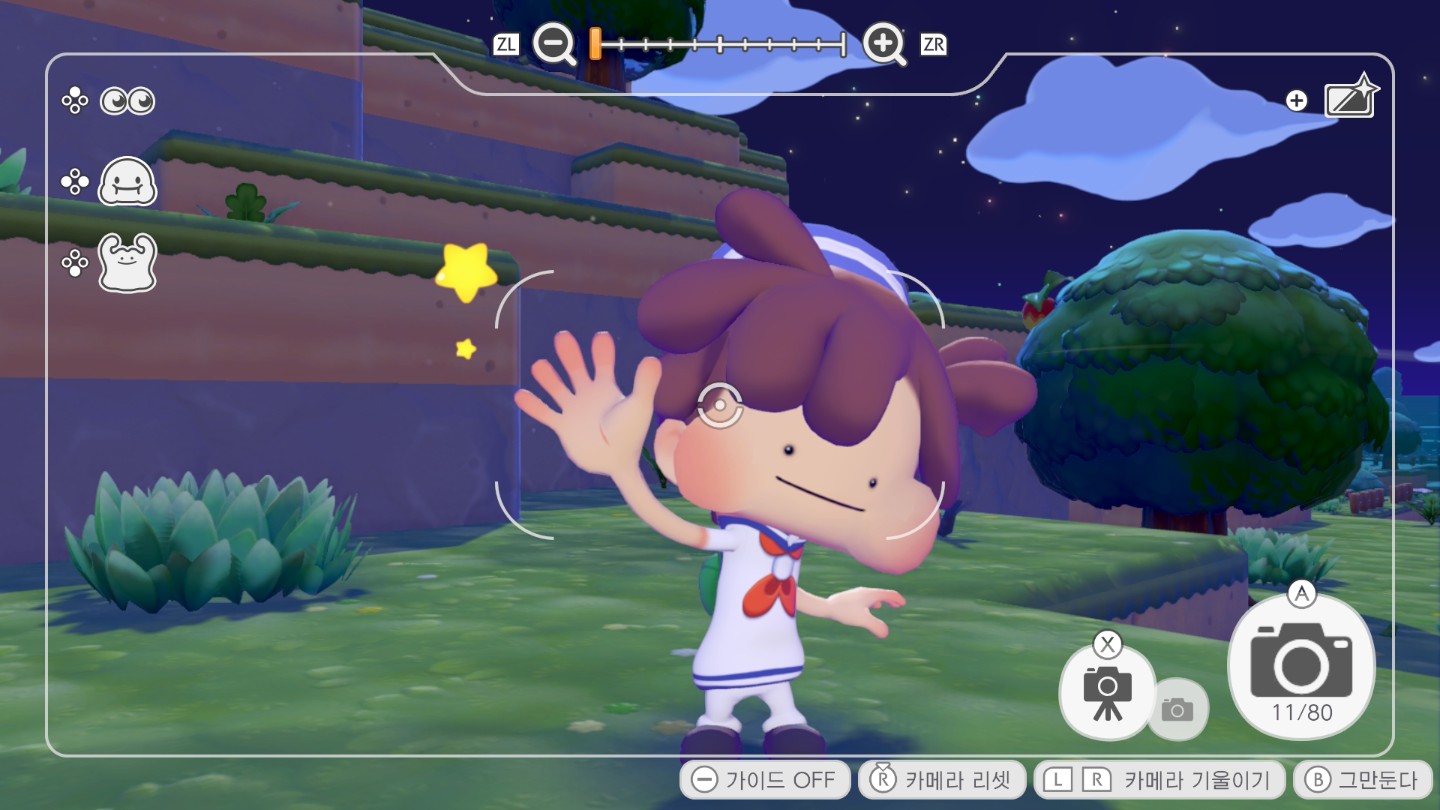Select the eyes expression icon
This screenshot has width=1440, height=810.
click(127, 101)
